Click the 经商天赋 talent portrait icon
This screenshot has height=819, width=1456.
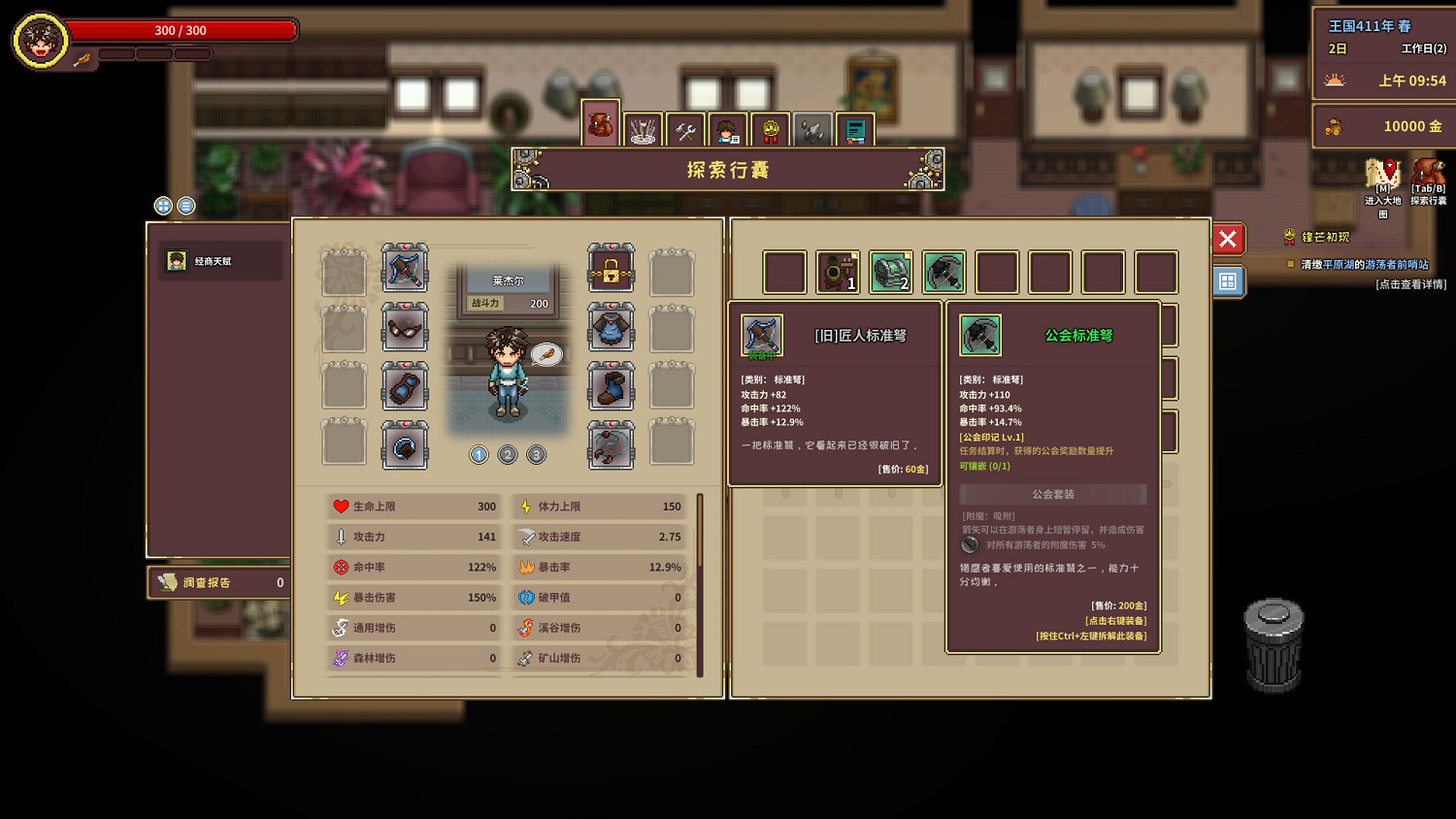click(178, 259)
